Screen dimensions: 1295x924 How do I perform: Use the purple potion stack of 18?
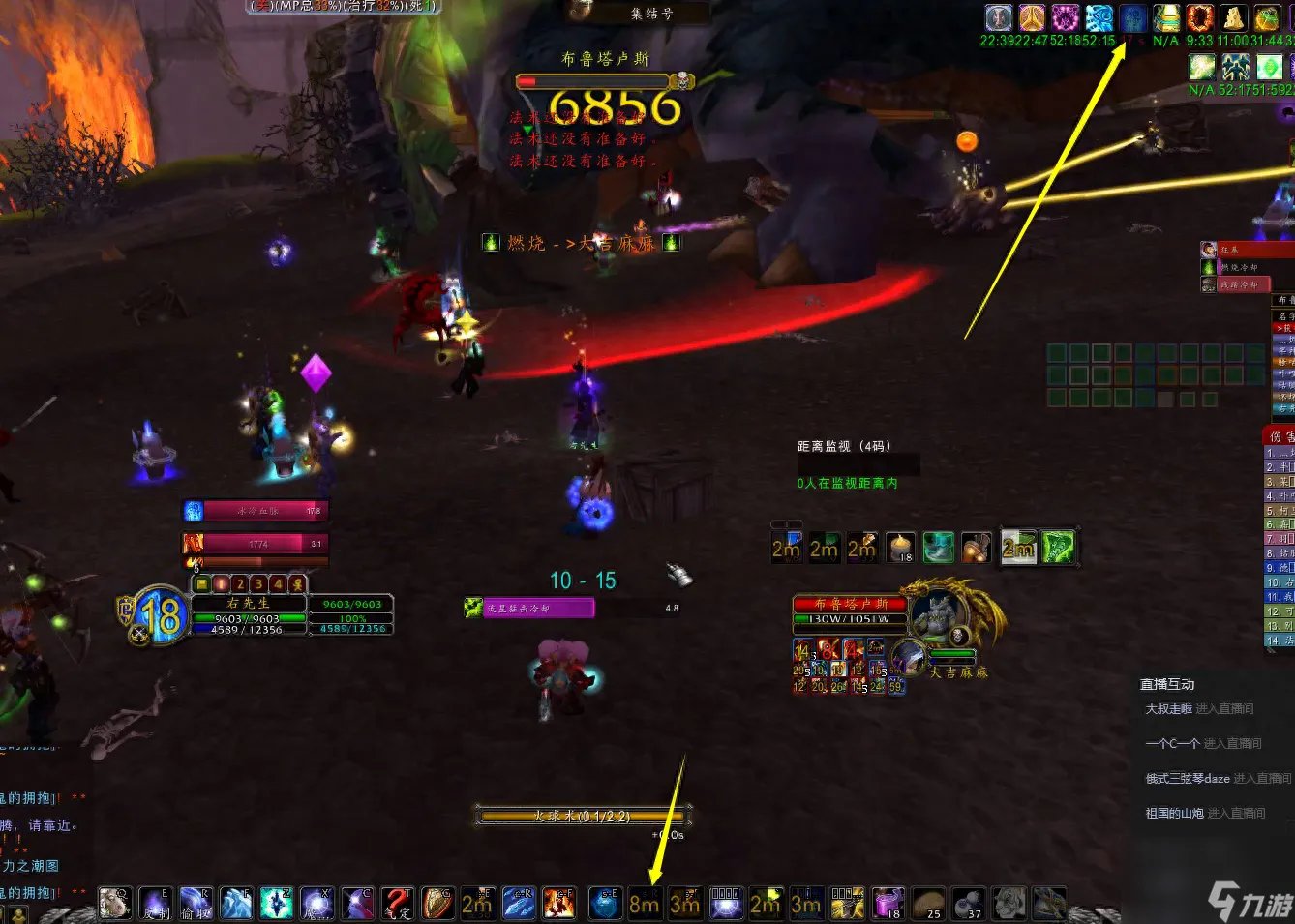[888, 903]
